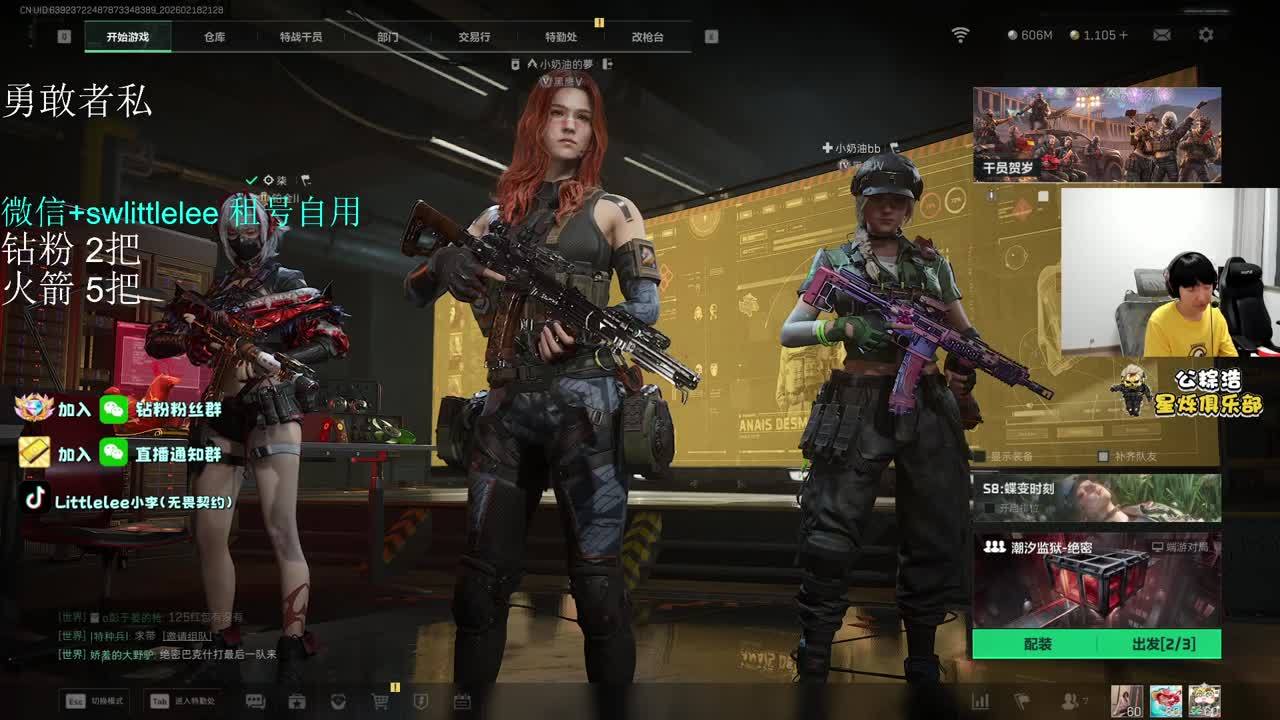This screenshot has height=720, width=1280.
Task: Toggle the 补齐队友 fill-teammates checkbox
Action: point(1103,456)
